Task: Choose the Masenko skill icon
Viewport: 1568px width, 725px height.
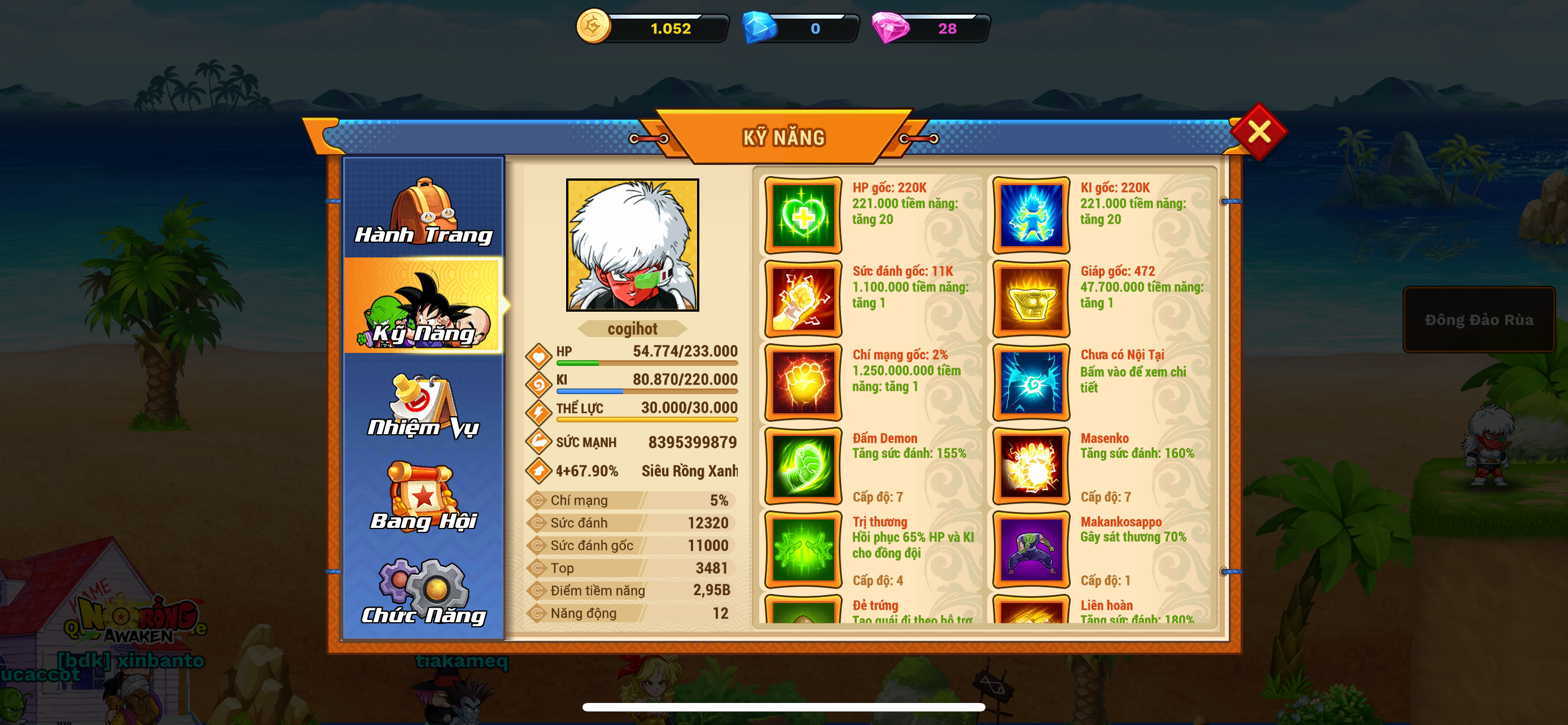Action: [1031, 466]
